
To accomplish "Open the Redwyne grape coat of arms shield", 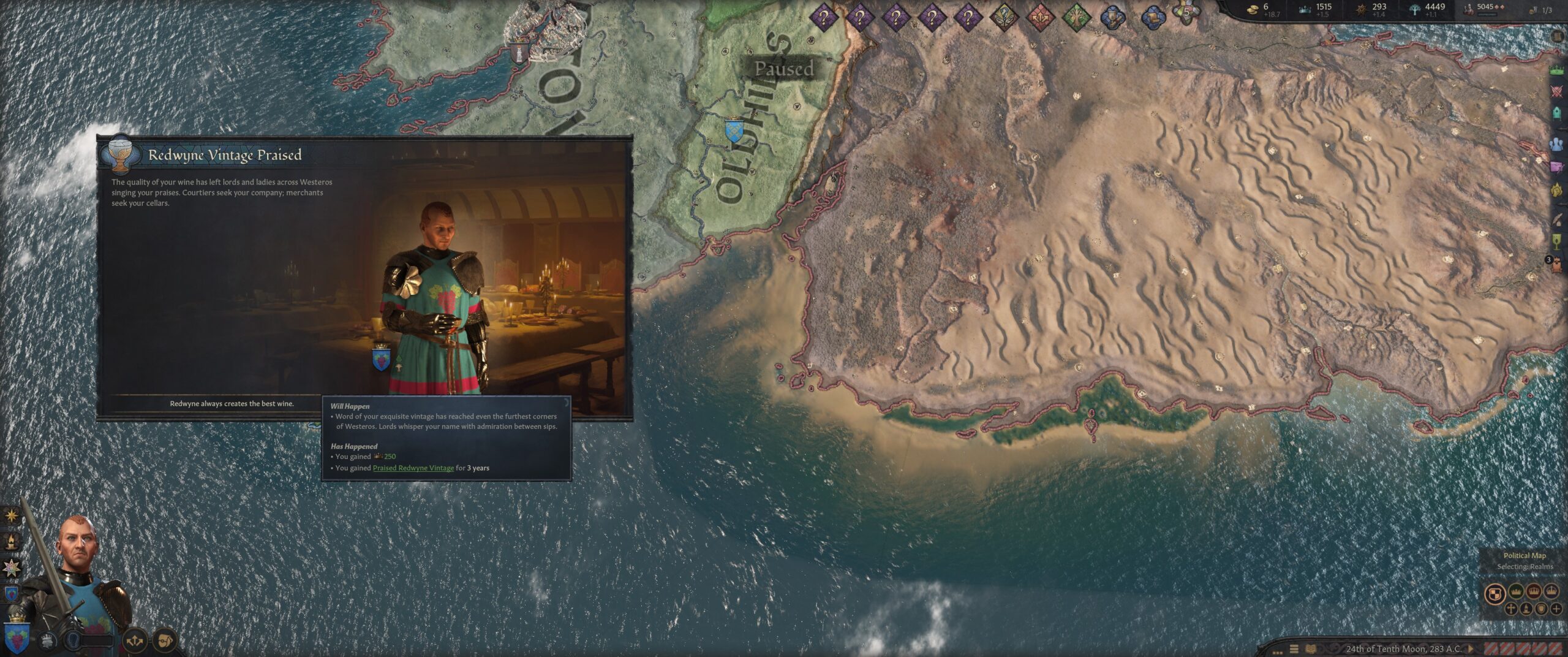I will [x=17, y=639].
